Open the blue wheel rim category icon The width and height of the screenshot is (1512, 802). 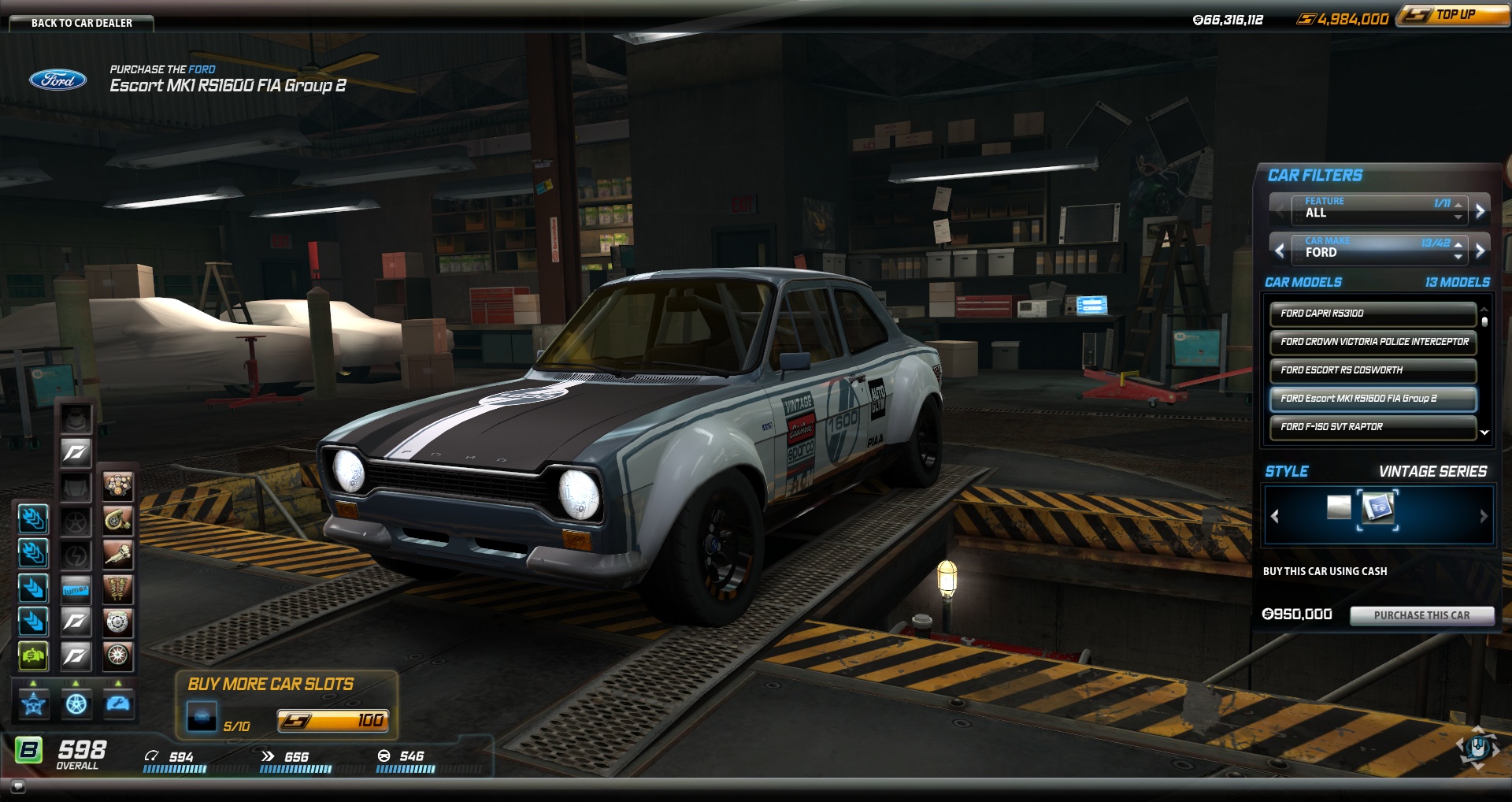(76, 704)
